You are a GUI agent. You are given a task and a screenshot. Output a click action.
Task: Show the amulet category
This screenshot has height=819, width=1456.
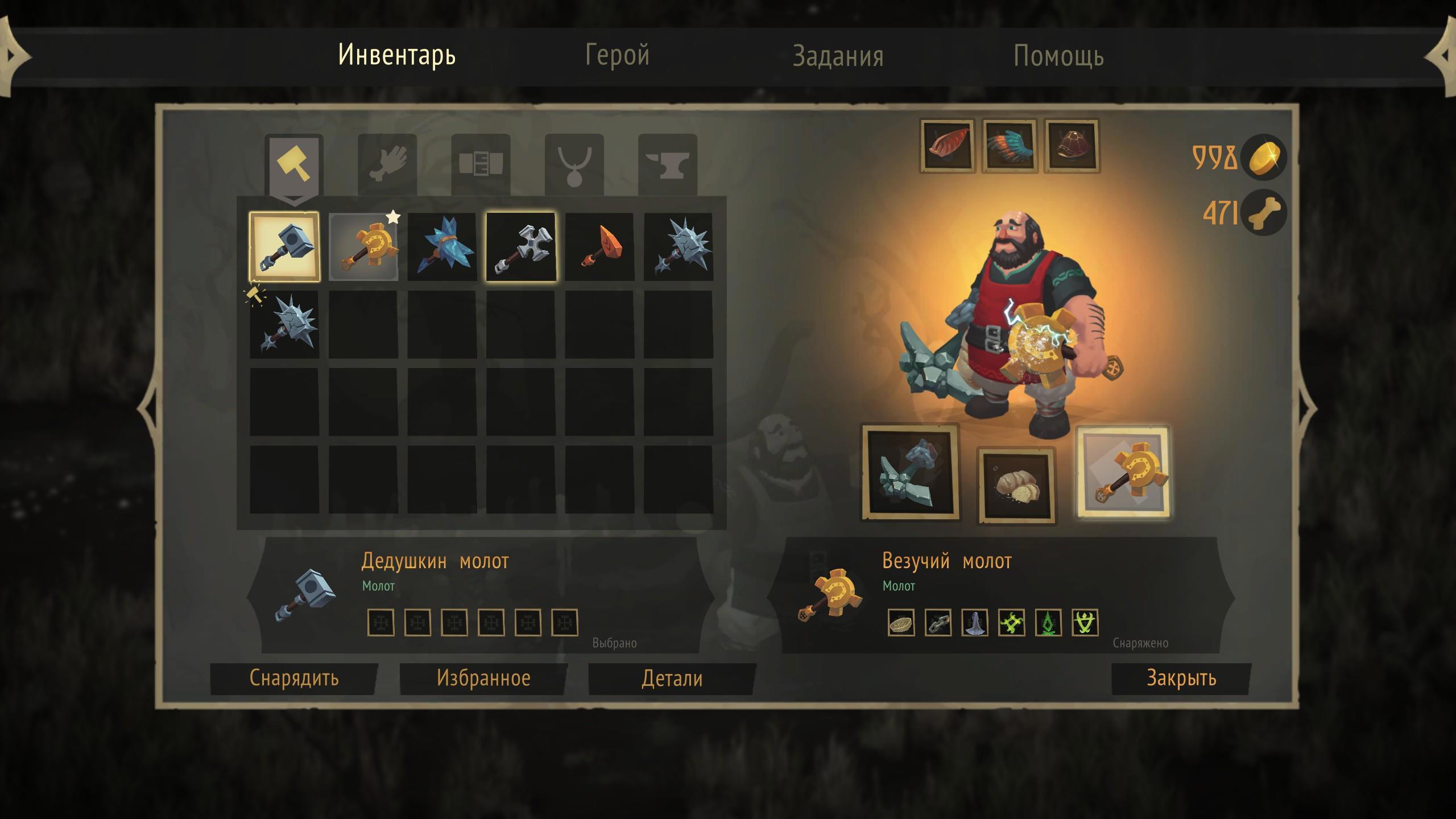[x=574, y=165]
